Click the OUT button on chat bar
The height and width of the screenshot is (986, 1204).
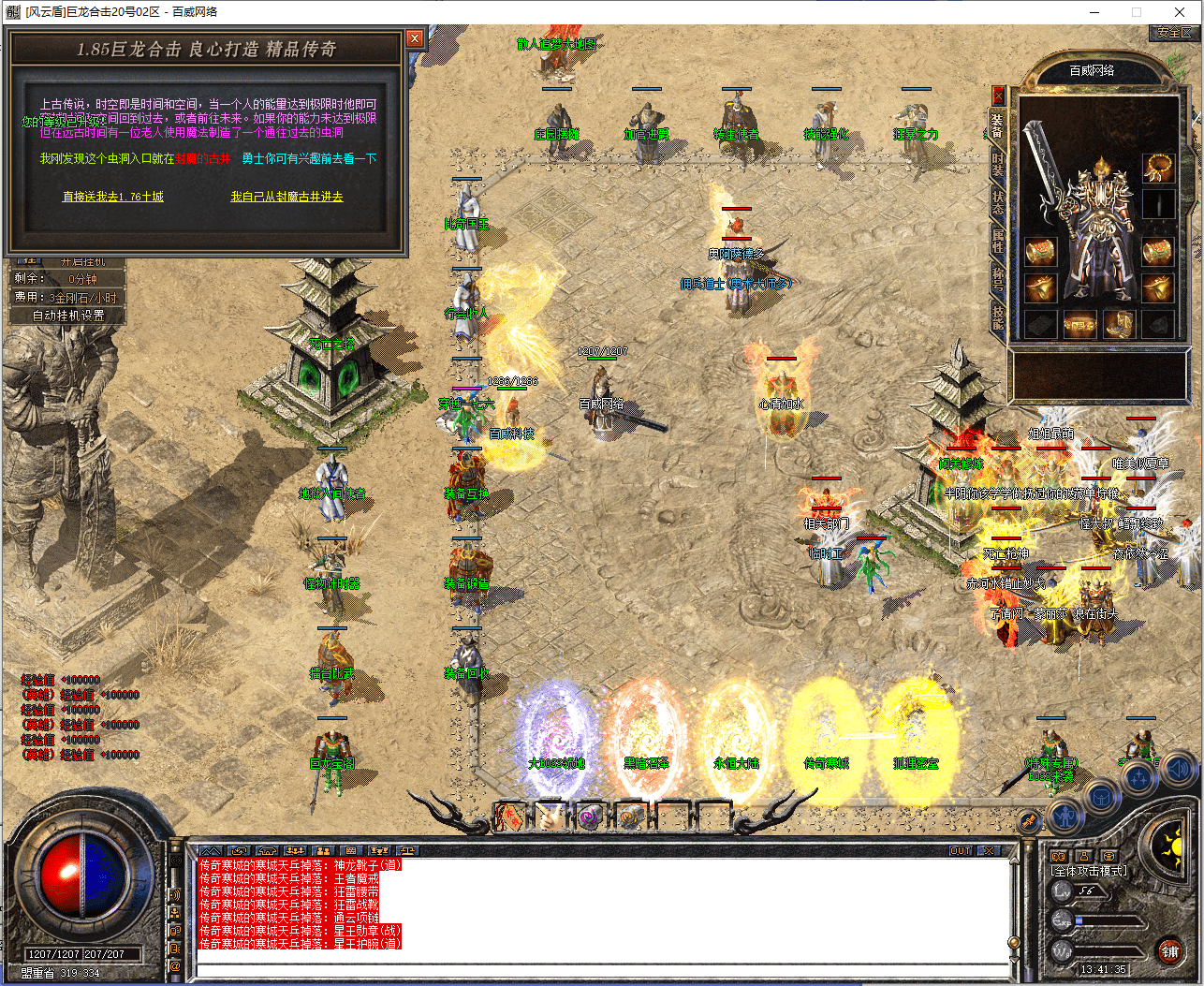[961, 851]
